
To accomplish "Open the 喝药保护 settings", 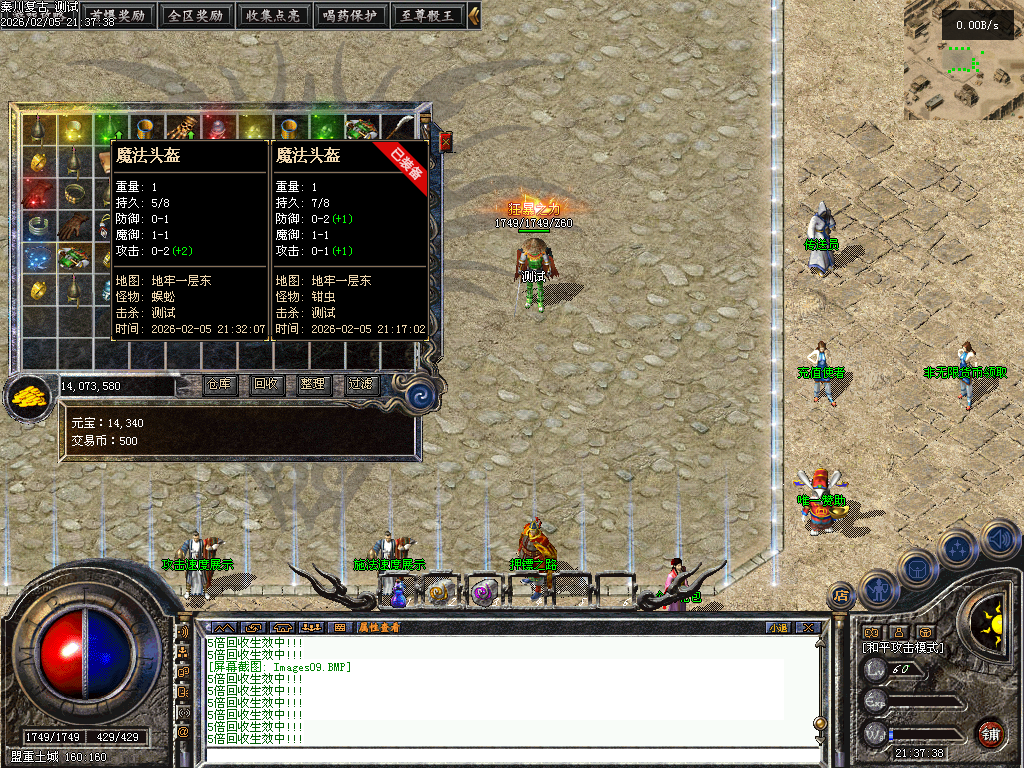I will click(351, 15).
